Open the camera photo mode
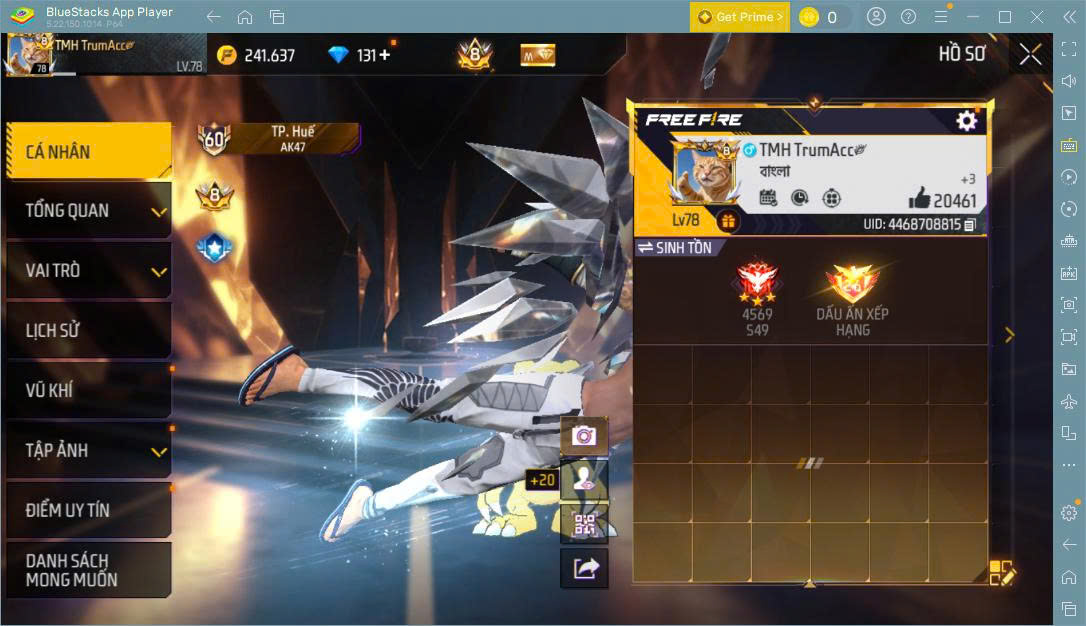 [584, 436]
